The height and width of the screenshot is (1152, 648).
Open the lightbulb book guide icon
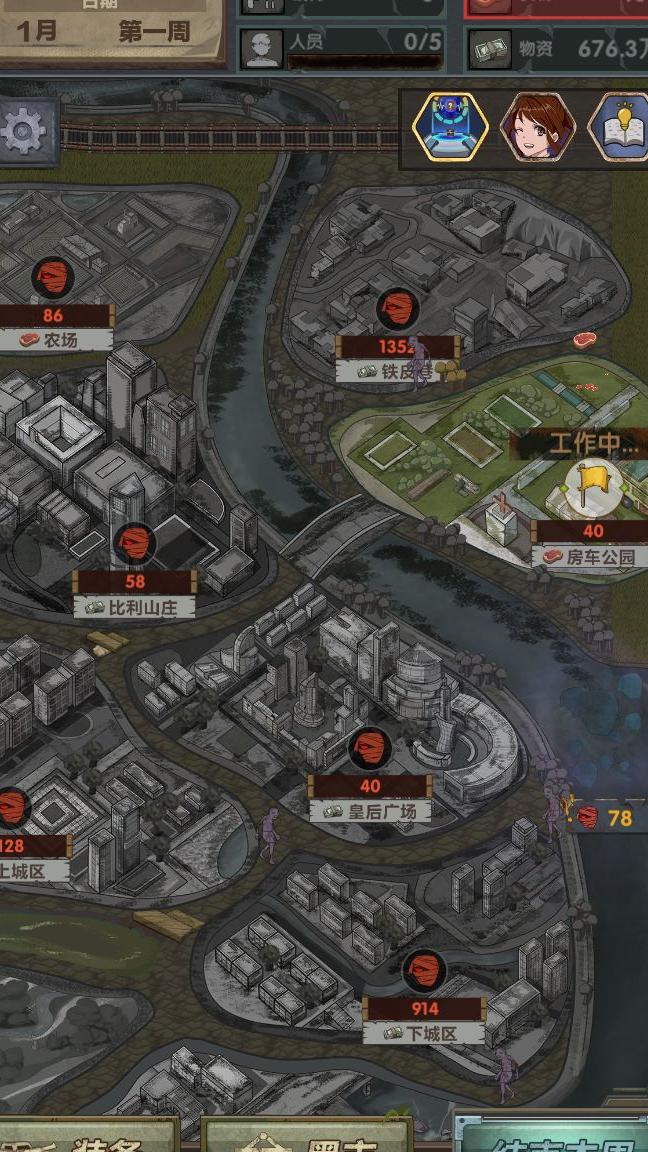(620, 127)
